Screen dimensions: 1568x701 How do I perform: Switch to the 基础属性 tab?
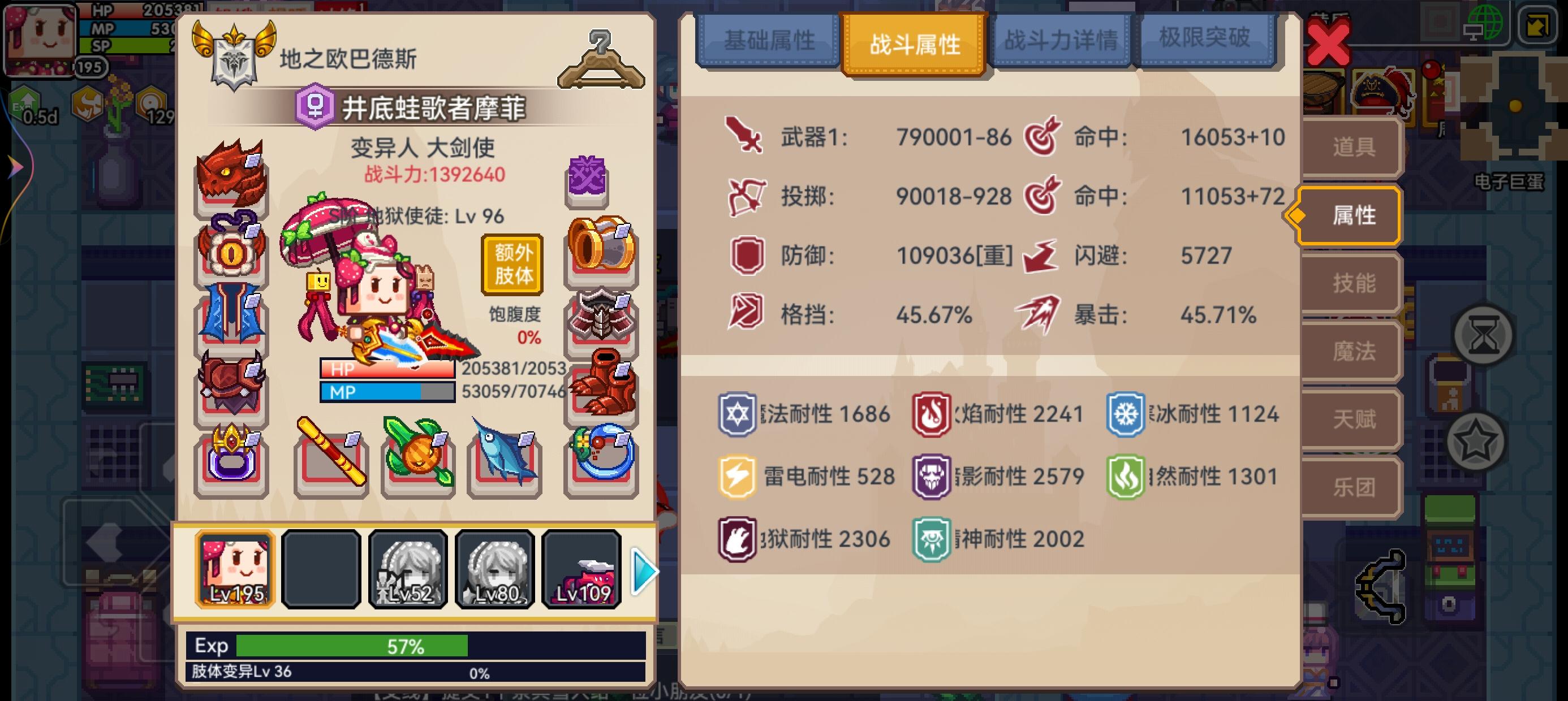pos(770,41)
